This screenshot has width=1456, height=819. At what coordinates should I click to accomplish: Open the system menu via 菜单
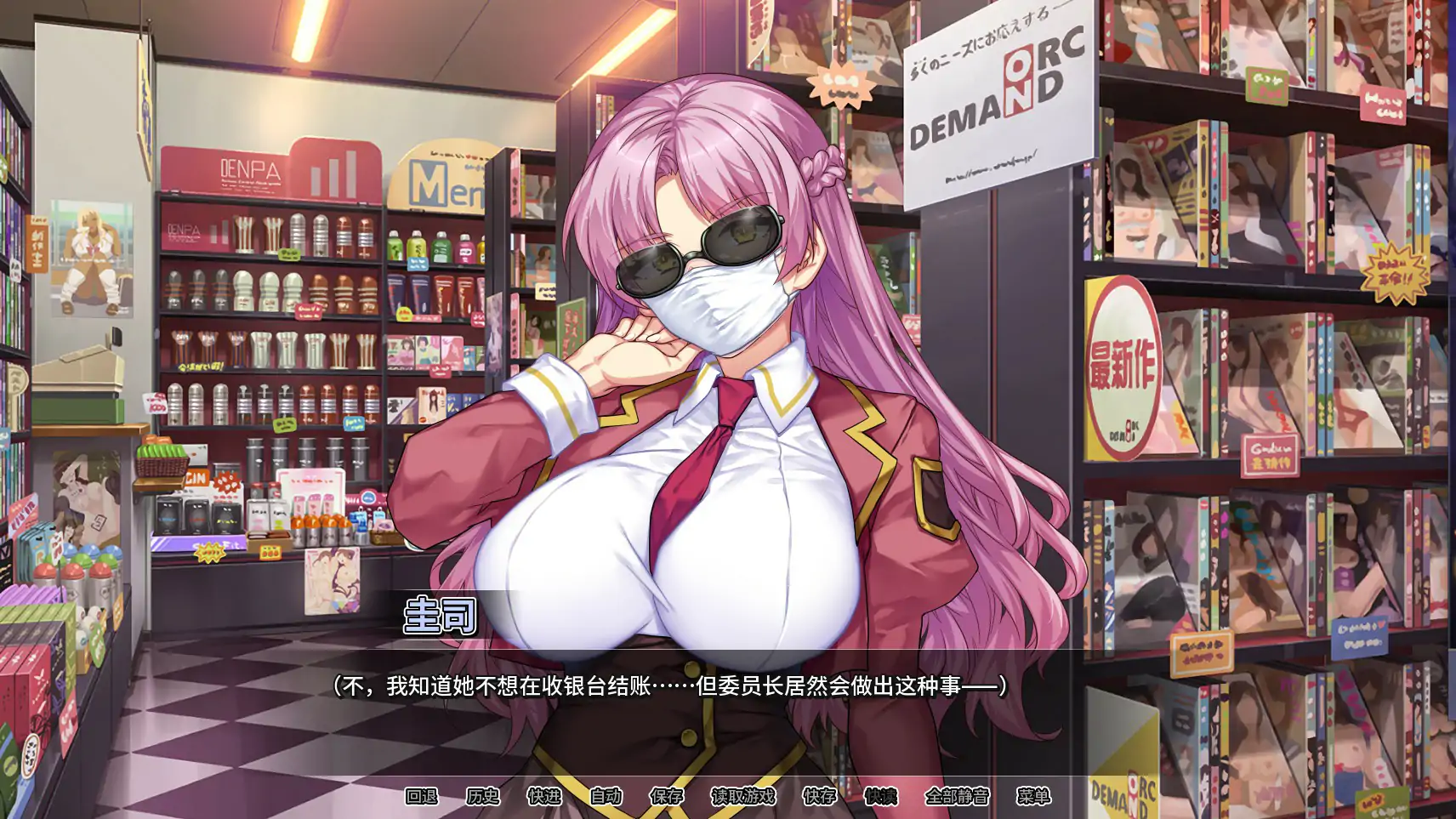[x=1032, y=798]
